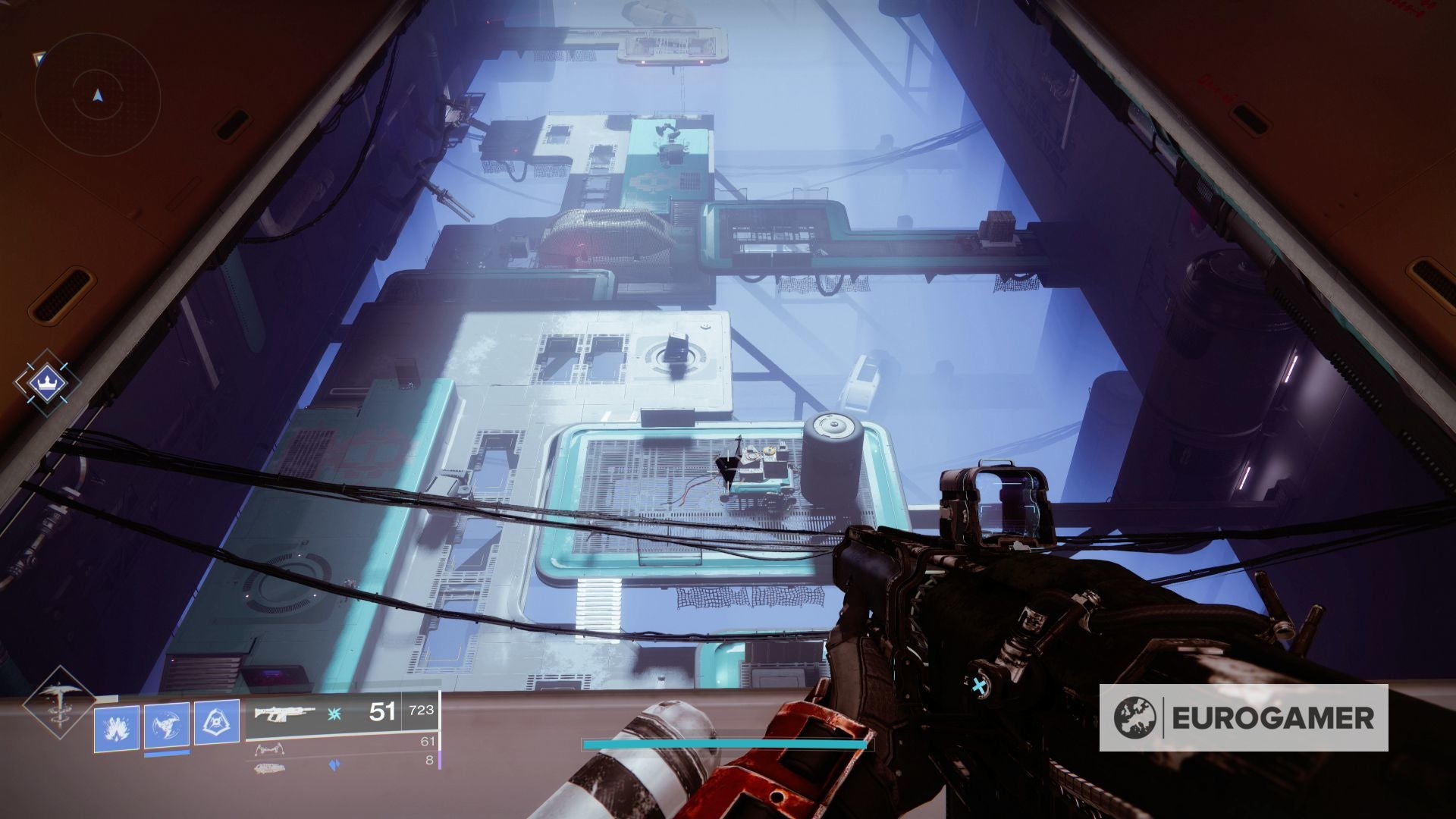Click the Stasis element damage icon
Viewport: 1456px width, 819px height.
click(334, 714)
